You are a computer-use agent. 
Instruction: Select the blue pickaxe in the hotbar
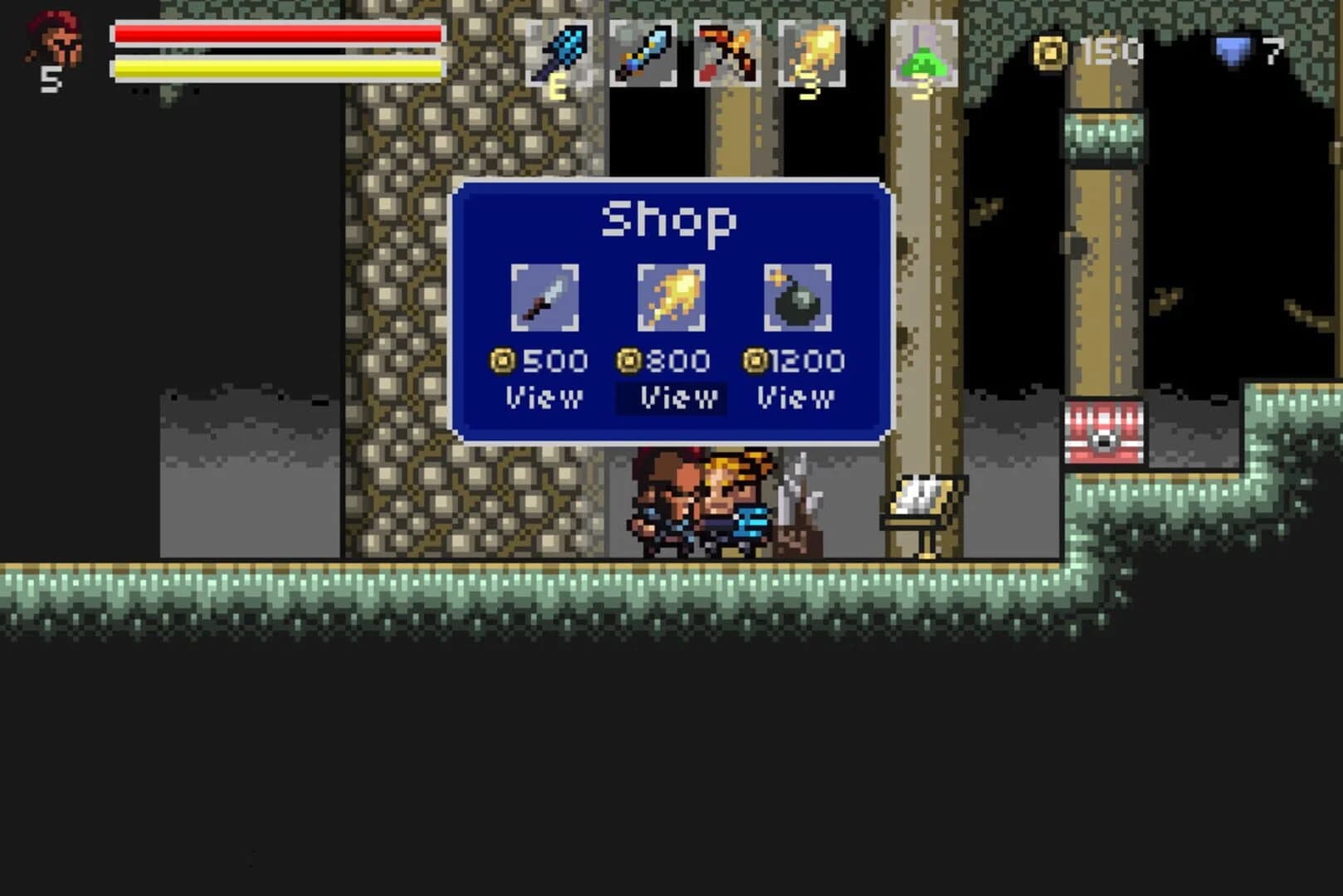point(561,51)
